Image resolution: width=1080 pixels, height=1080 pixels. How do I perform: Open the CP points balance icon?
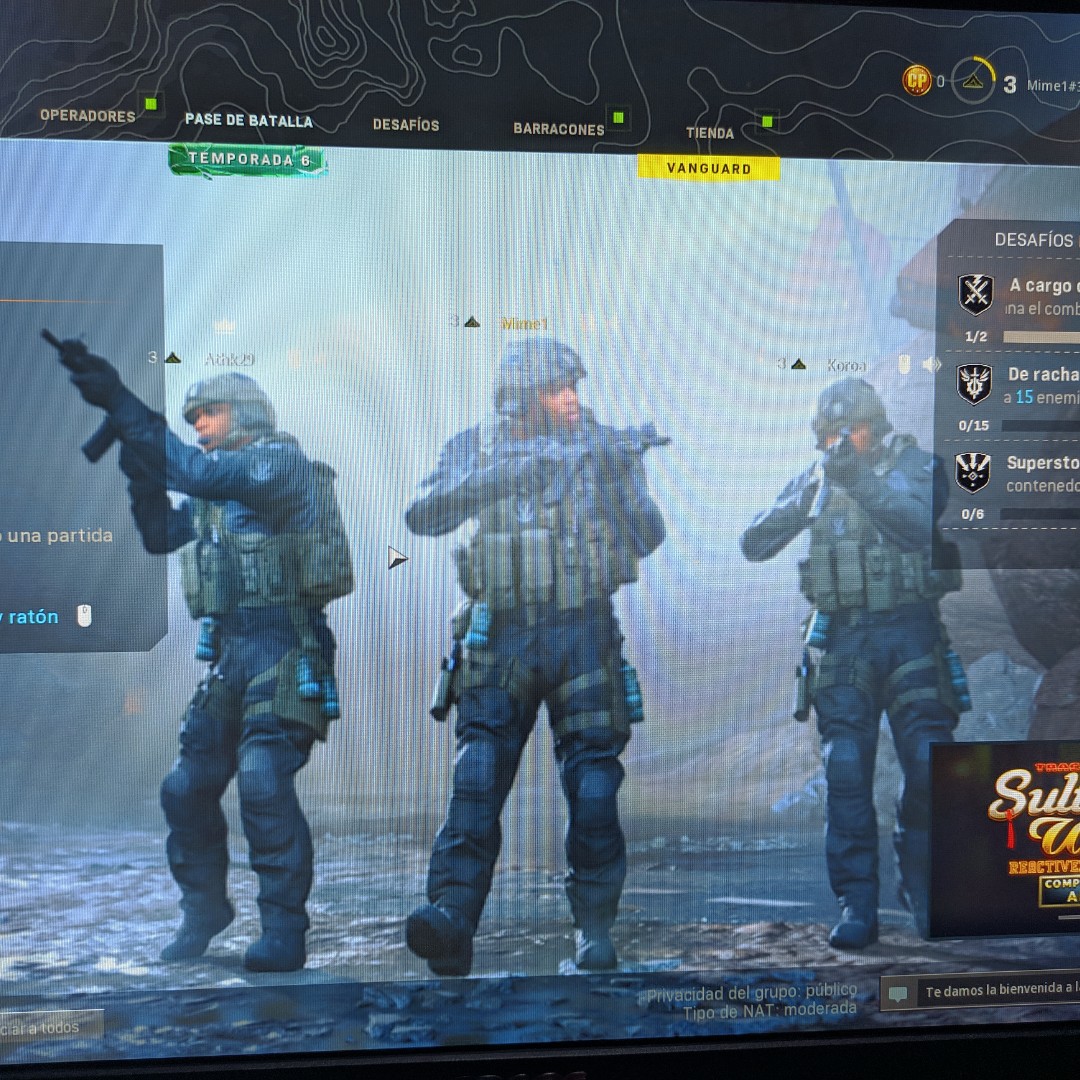click(x=916, y=80)
